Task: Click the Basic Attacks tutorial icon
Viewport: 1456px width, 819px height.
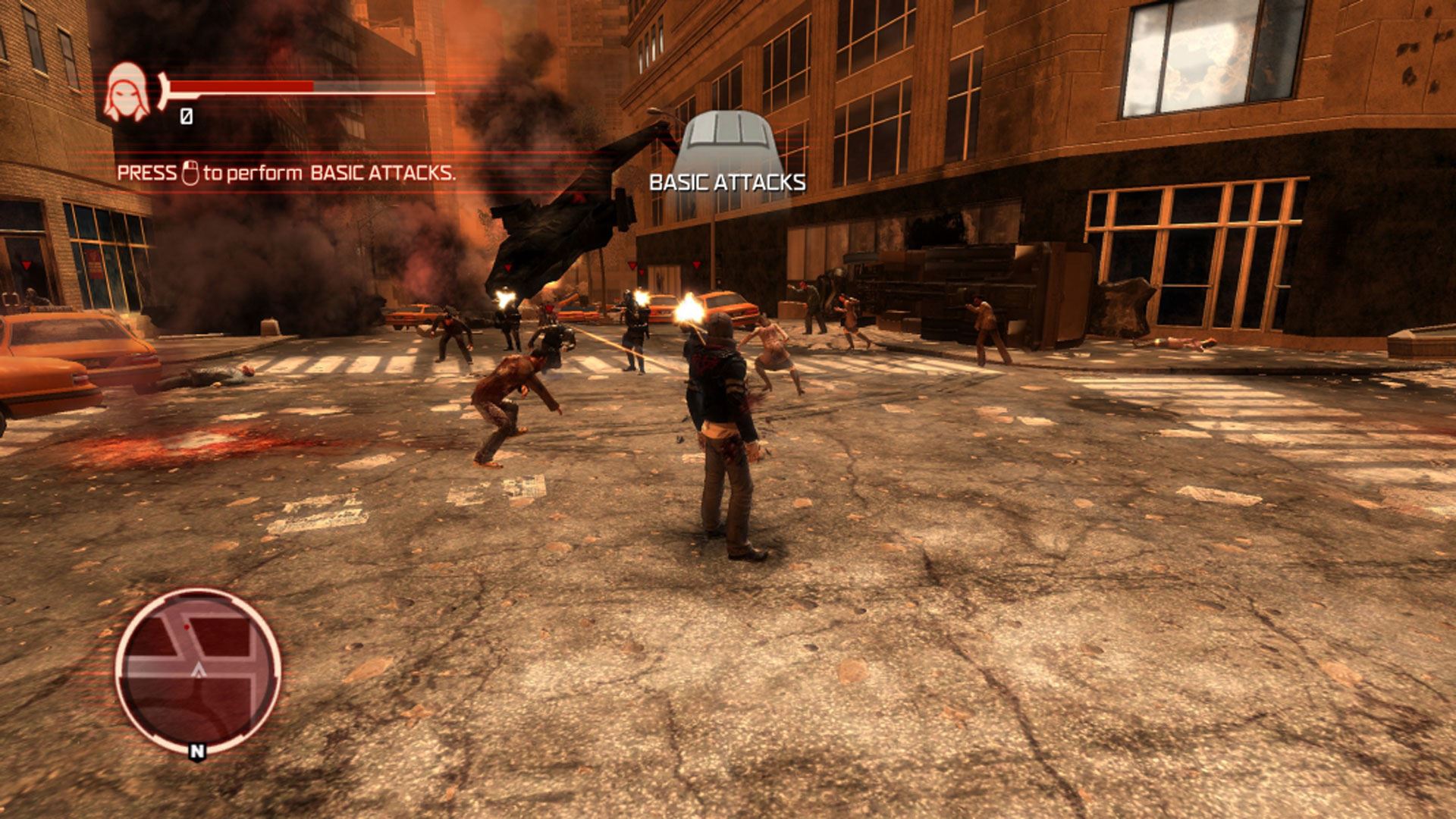Action: tap(726, 144)
